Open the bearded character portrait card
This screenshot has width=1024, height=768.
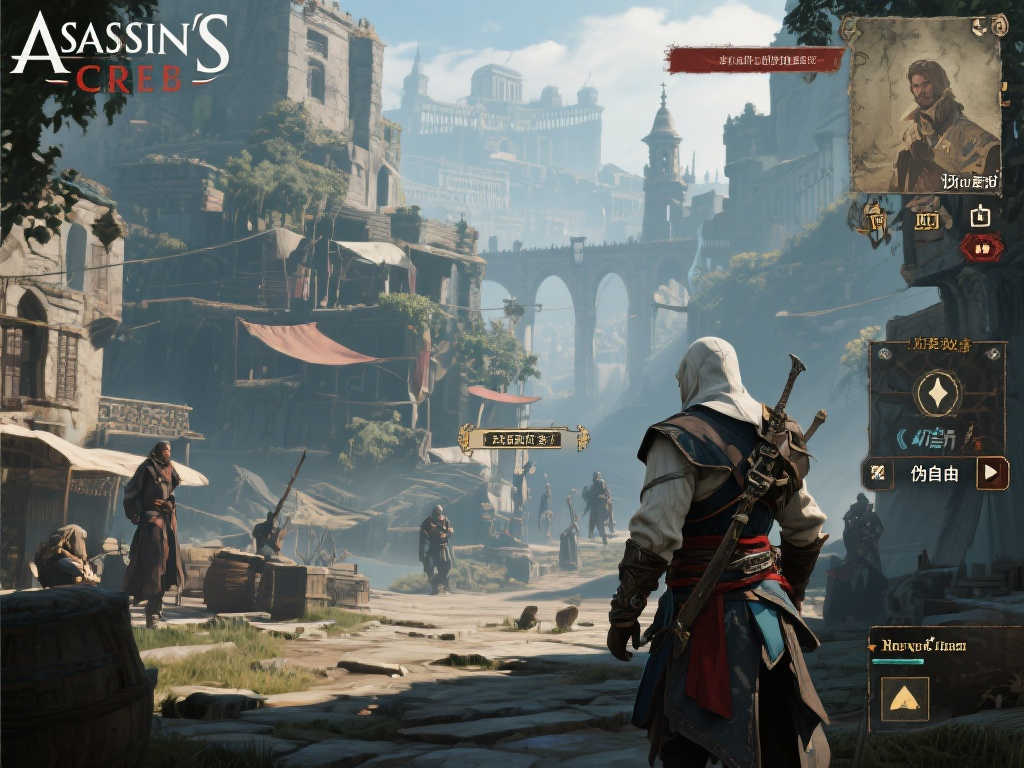(x=924, y=104)
